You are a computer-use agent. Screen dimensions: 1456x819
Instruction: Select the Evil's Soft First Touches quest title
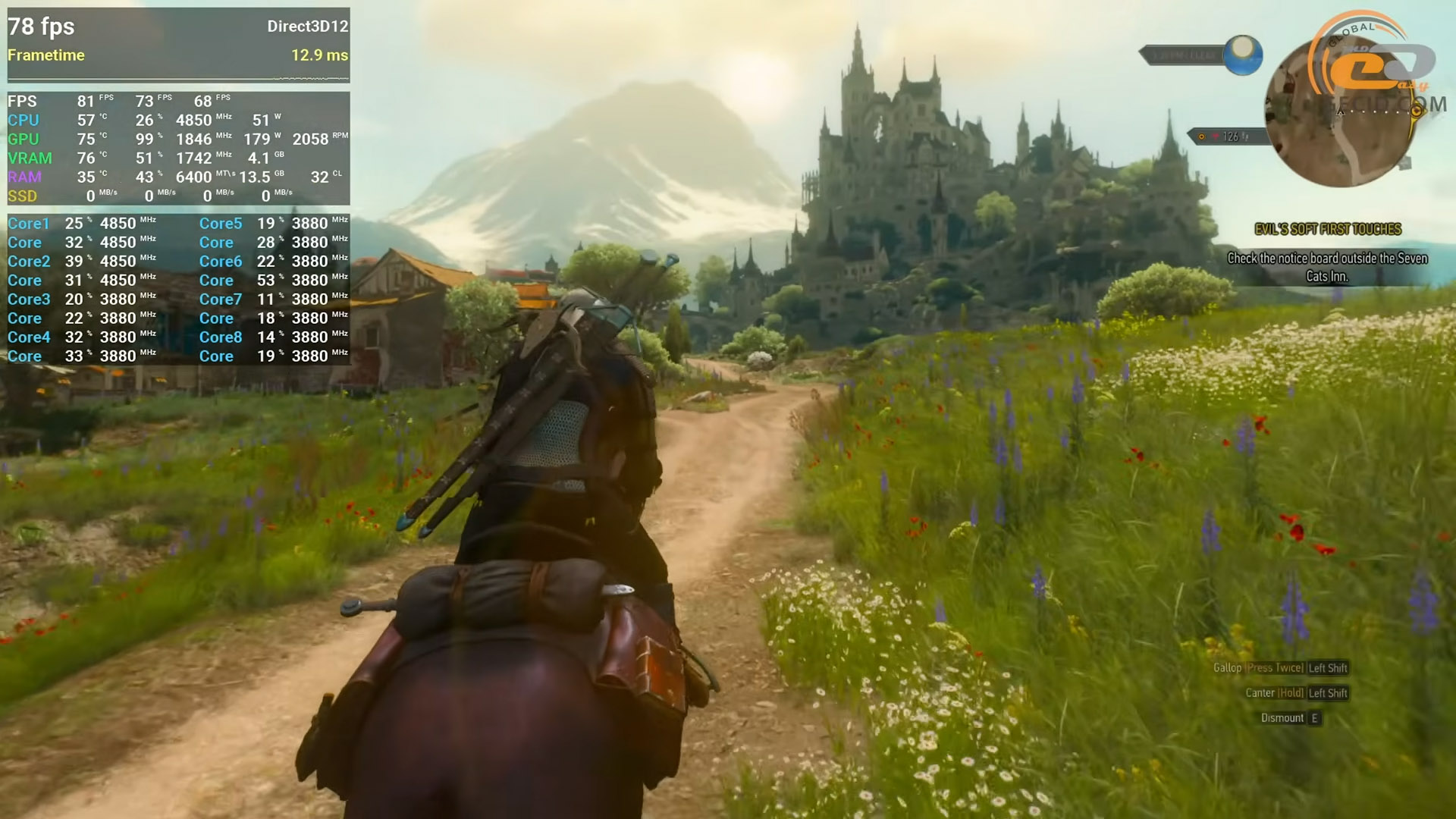click(x=1327, y=229)
